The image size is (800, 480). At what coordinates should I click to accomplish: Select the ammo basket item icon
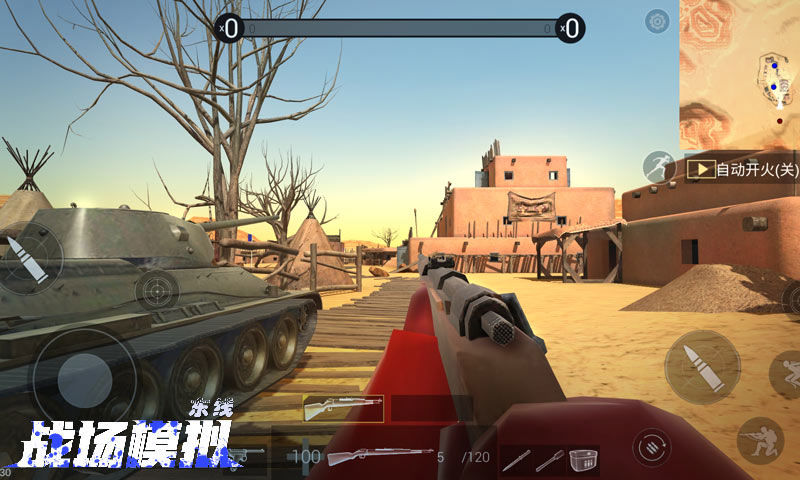coord(582,460)
